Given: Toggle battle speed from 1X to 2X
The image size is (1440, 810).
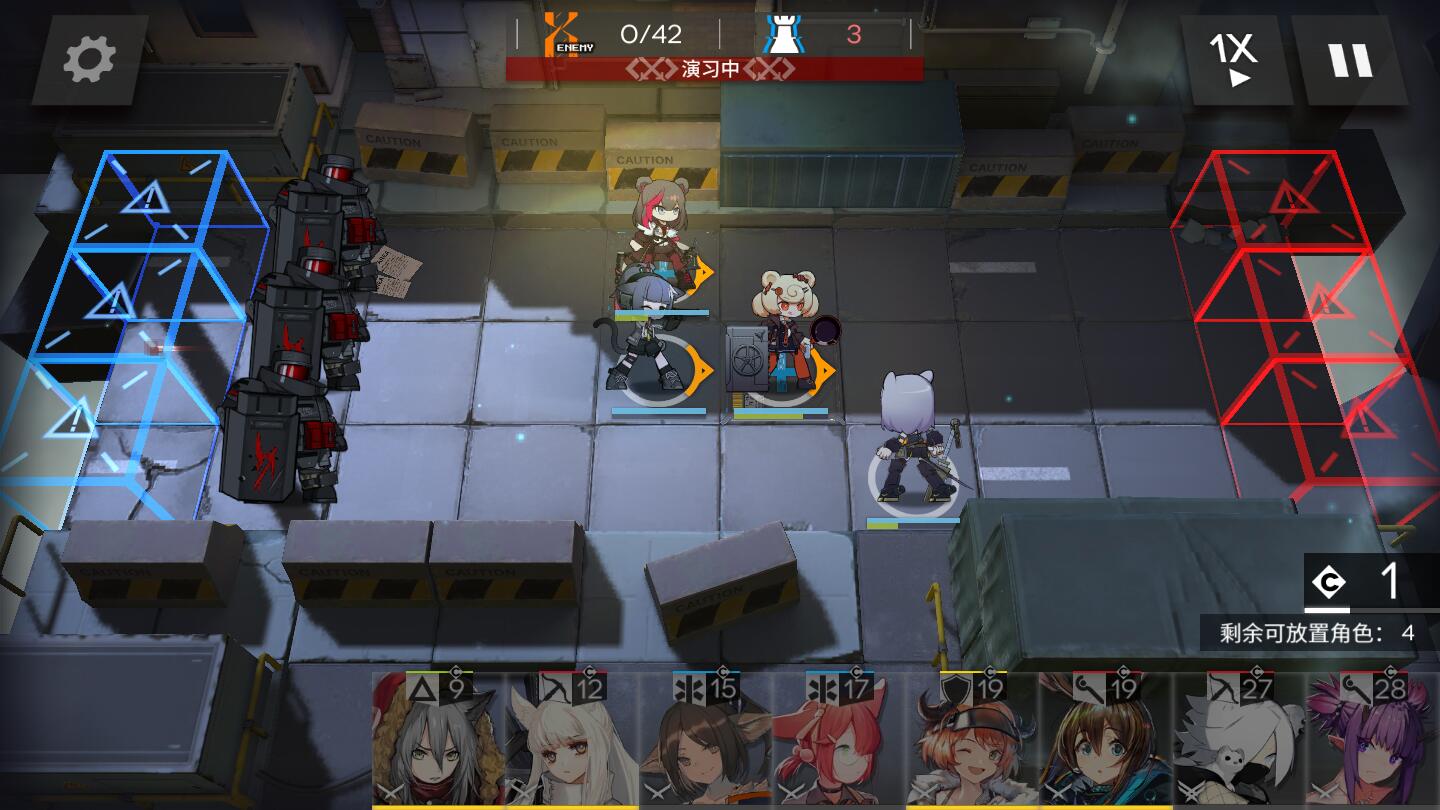Looking at the screenshot, I should (x=1231, y=60).
